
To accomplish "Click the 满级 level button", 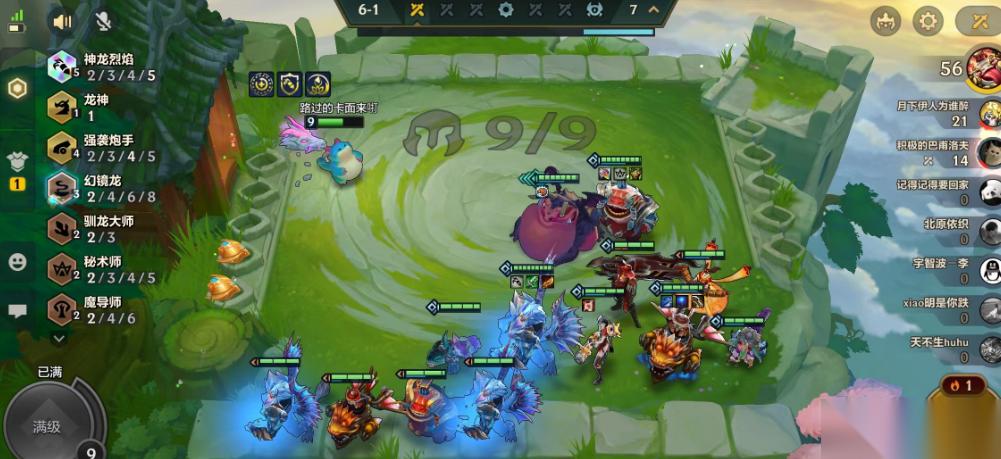I will 47,426.
